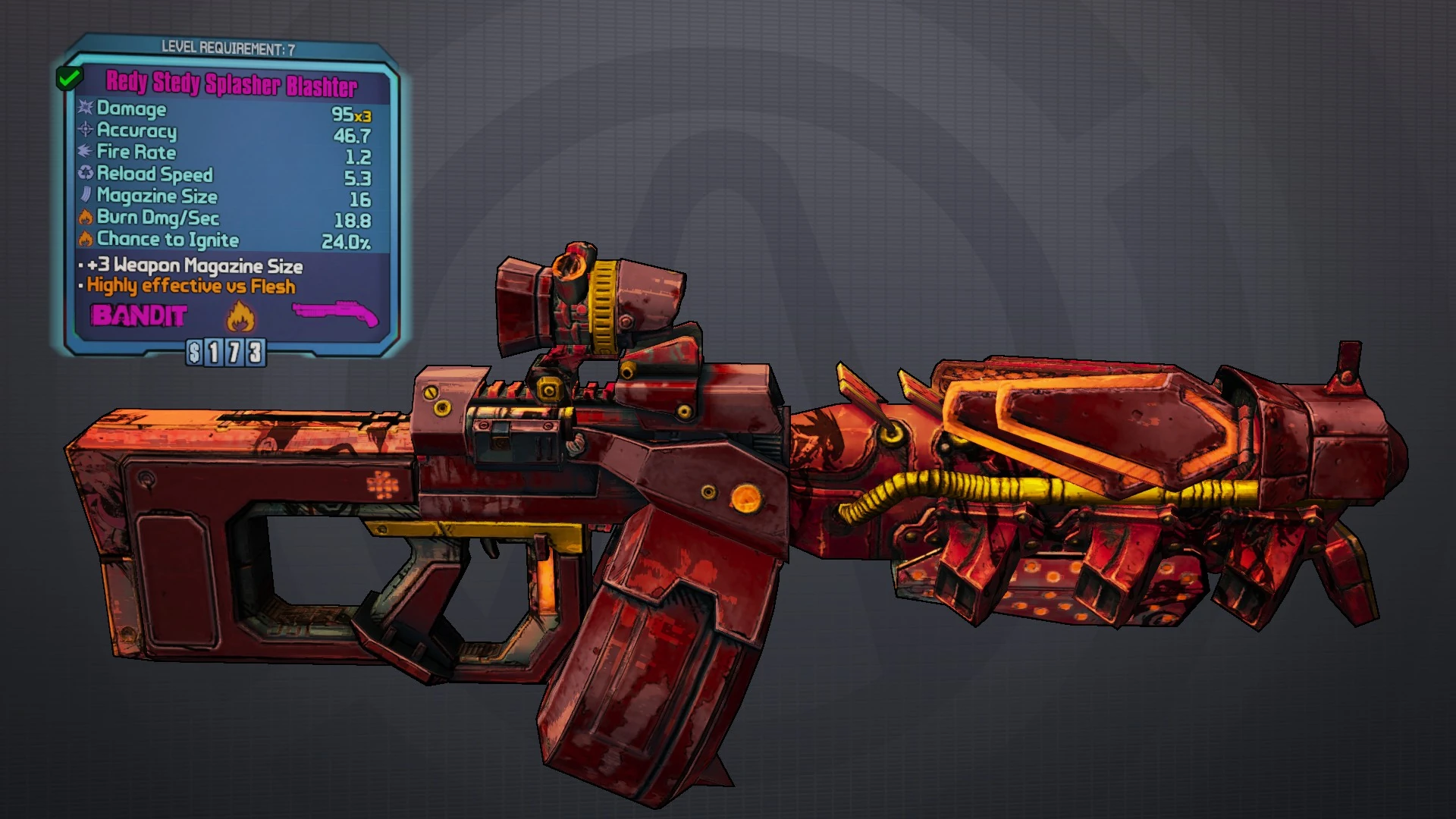Click the $173 price display
Viewport: 1456px width, 819px height.
coord(227,351)
